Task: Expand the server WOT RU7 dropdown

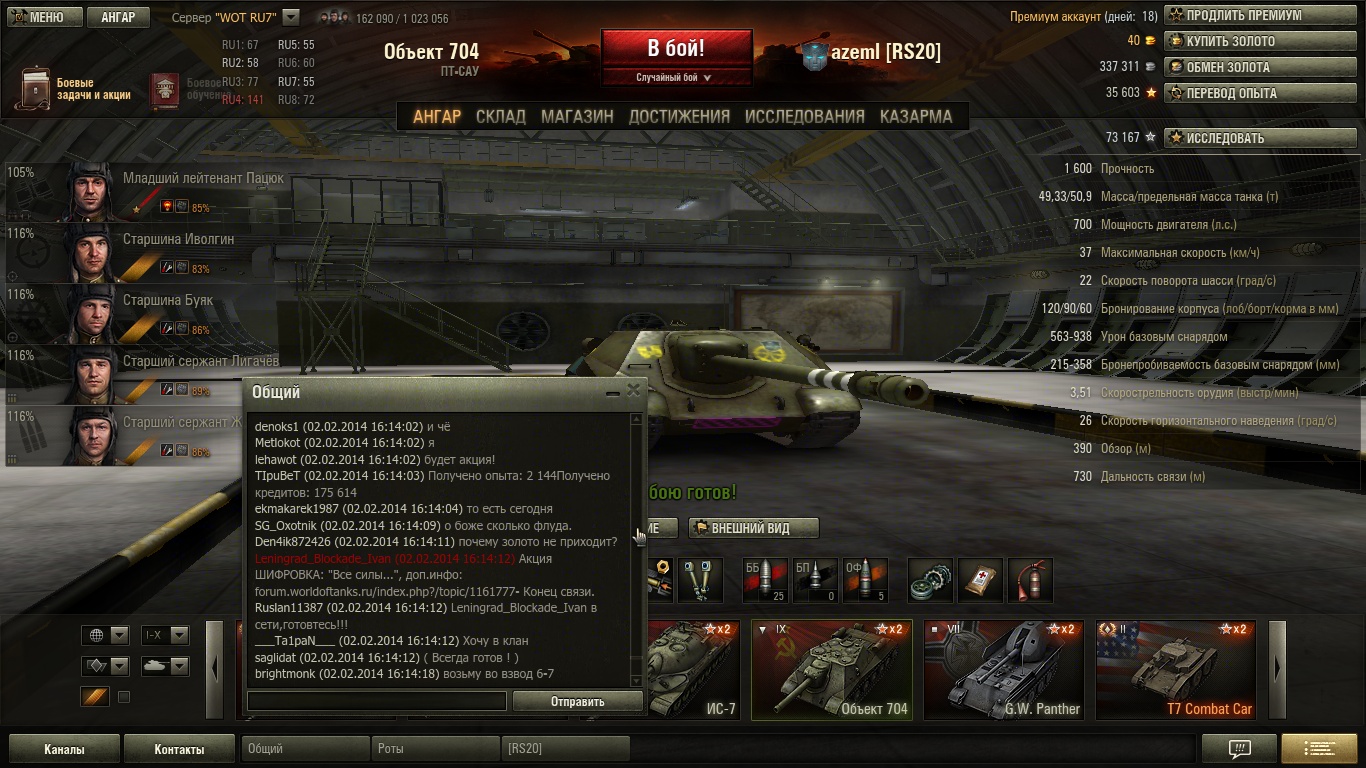Action: click(290, 17)
